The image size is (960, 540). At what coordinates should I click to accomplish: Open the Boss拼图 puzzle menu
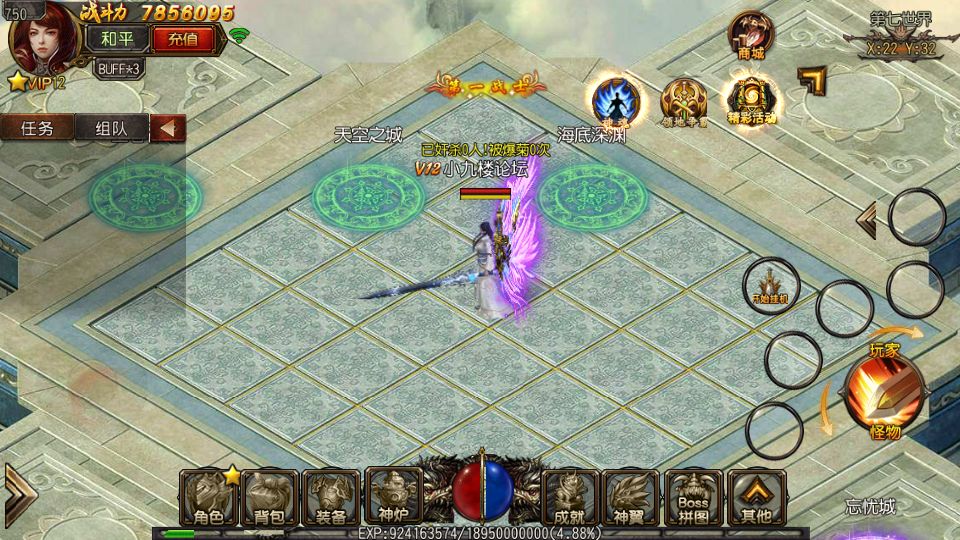coord(693,497)
